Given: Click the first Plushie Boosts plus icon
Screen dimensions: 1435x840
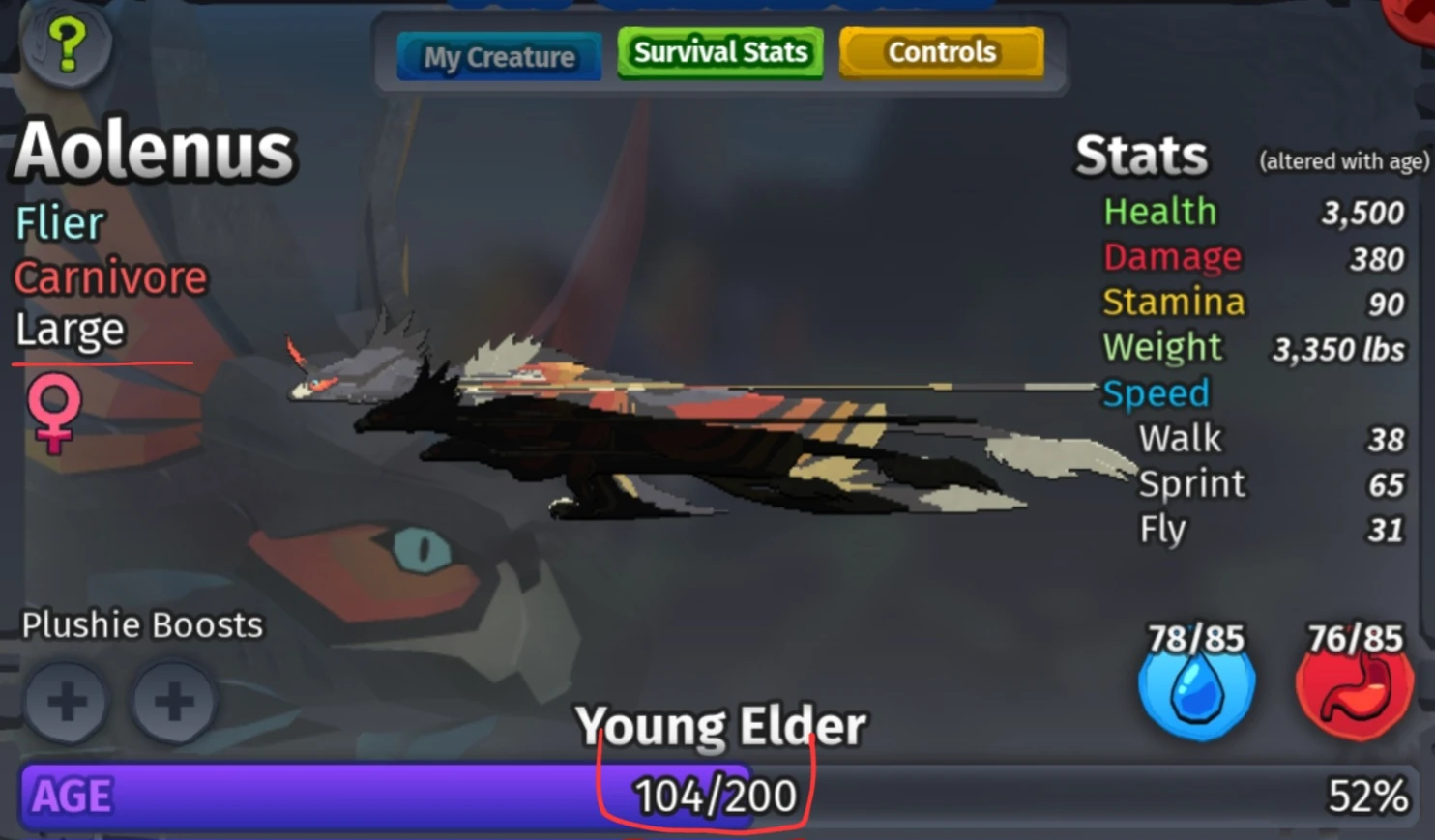Looking at the screenshot, I should coord(67,704).
